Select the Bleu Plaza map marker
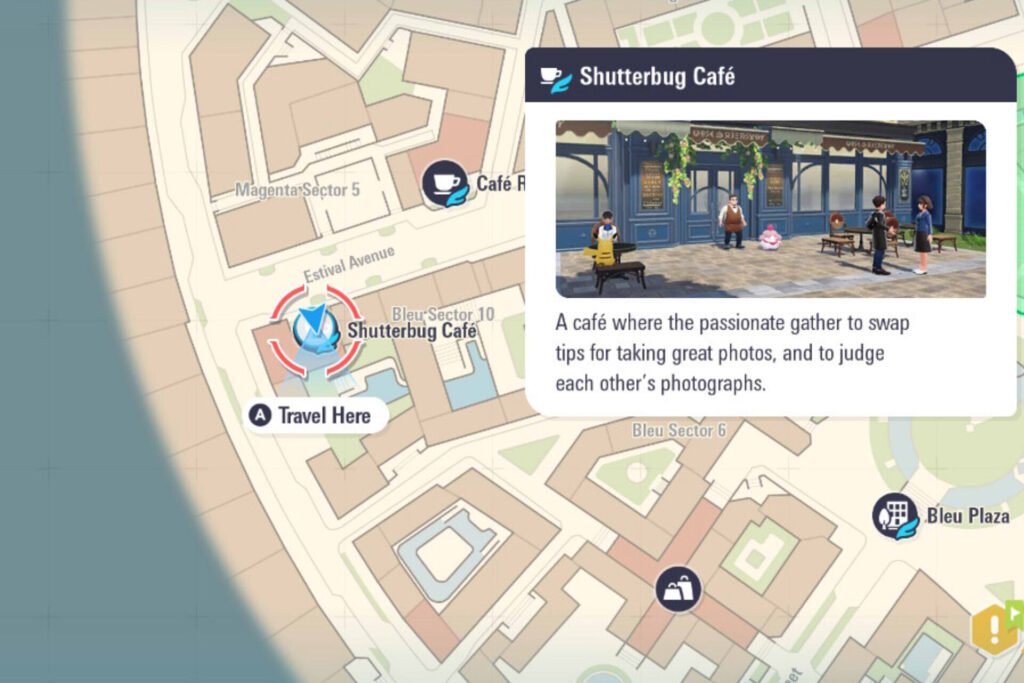 (x=896, y=516)
